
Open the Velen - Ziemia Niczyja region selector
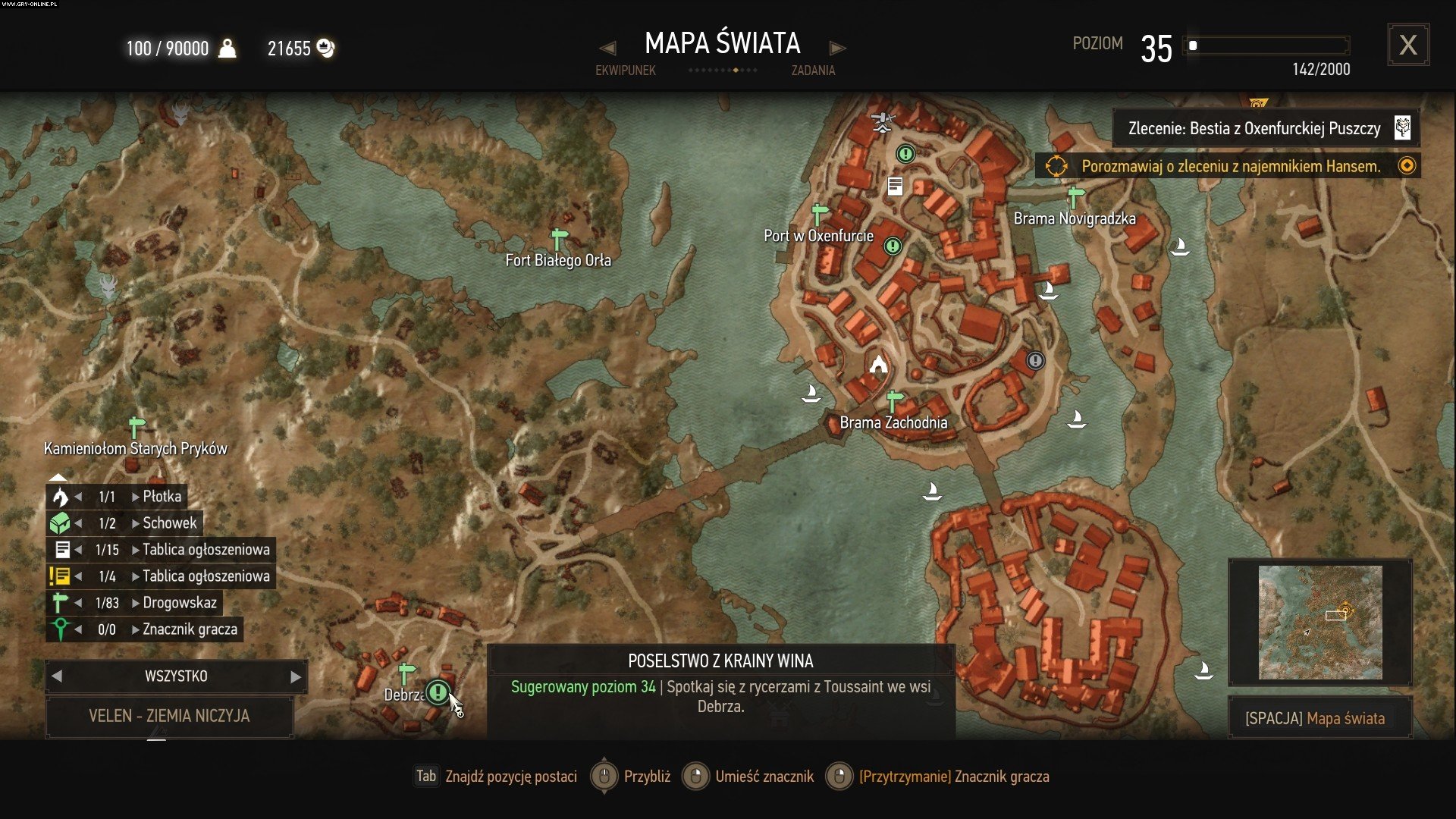click(169, 716)
